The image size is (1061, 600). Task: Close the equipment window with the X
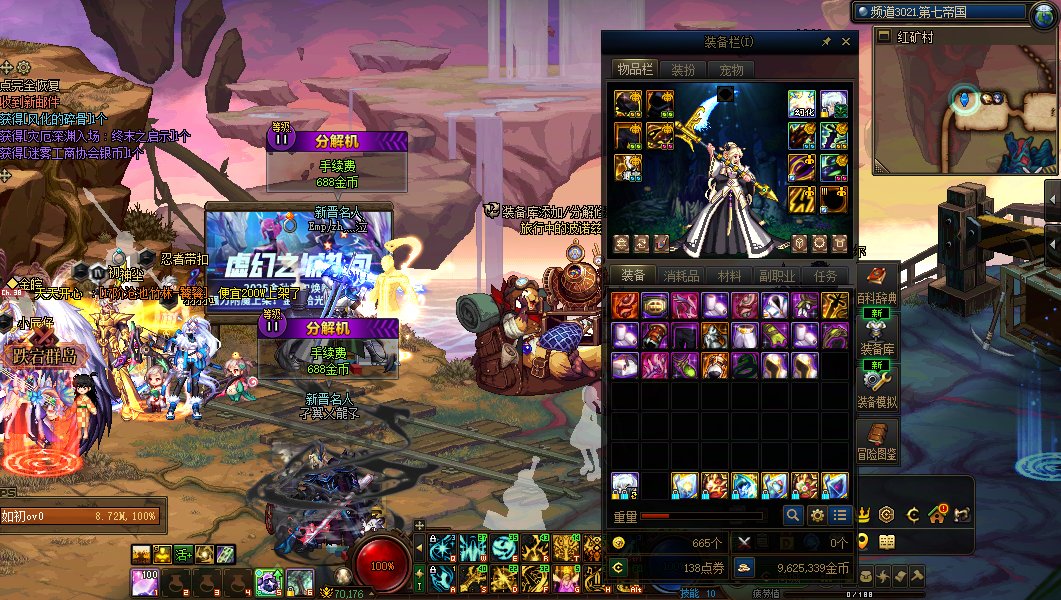pyautogui.click(x=846, y=42)
